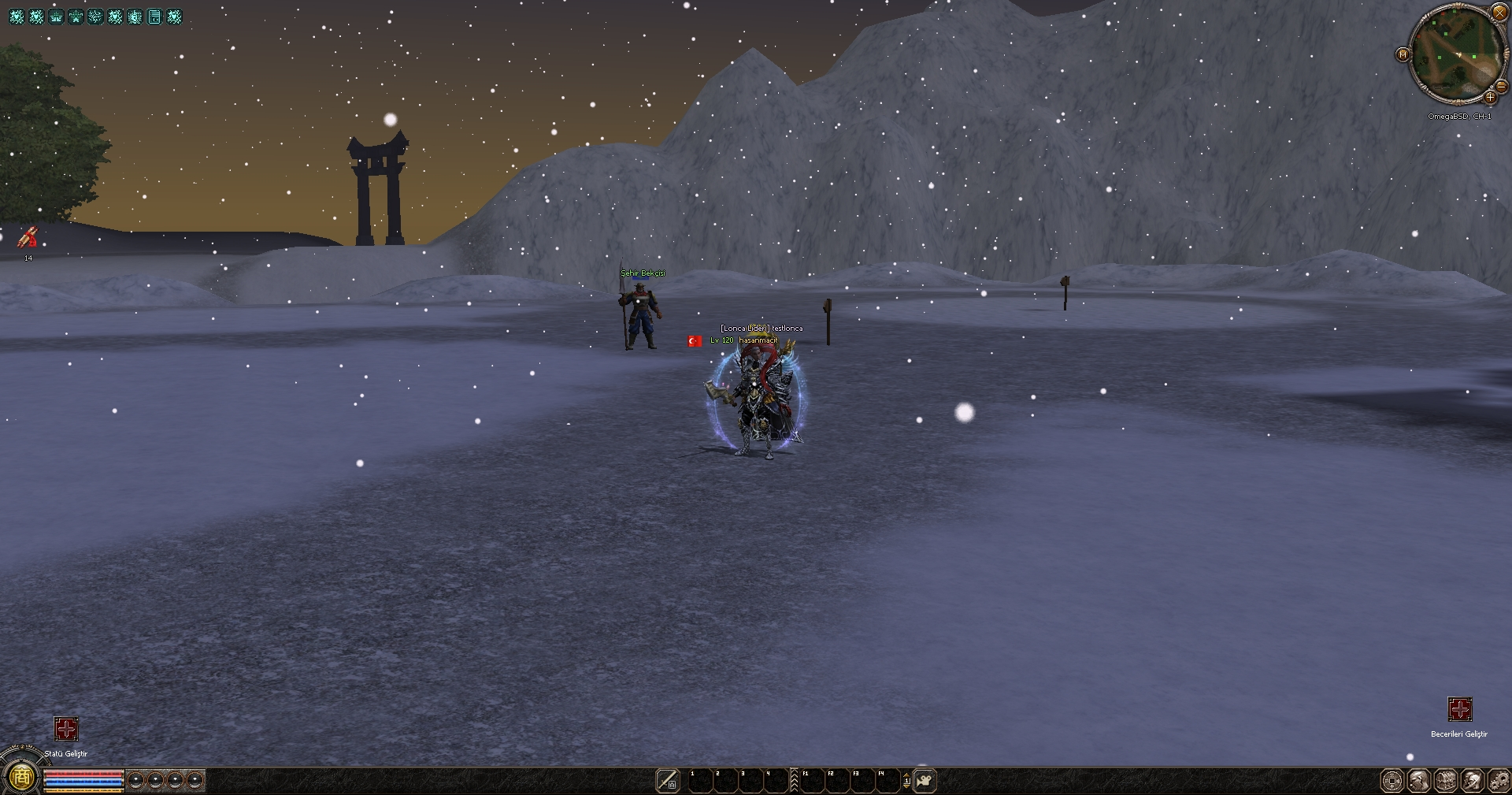Image resolution: width=1512 pixels, height=795 pixels.
Task: Open the full map with the M button
Action: coord(1403,54)
